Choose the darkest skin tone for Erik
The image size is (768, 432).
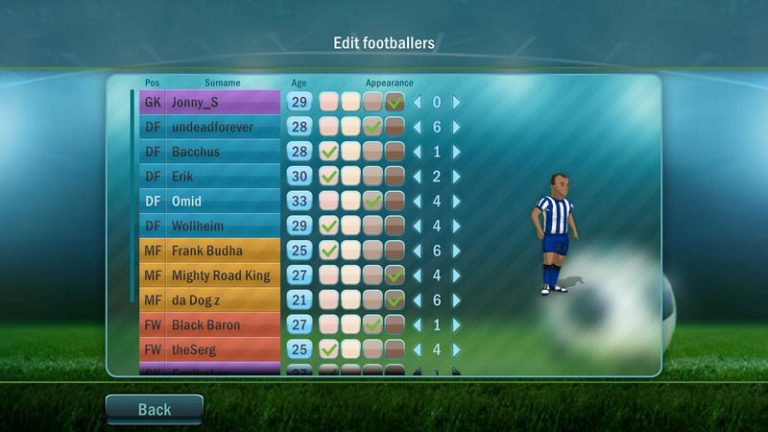click(395, 176)
